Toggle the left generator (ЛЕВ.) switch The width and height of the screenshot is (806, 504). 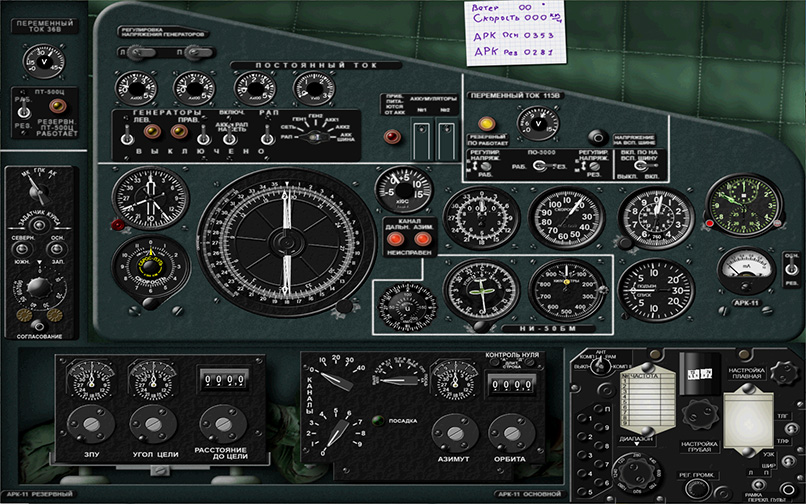(128, 139)
